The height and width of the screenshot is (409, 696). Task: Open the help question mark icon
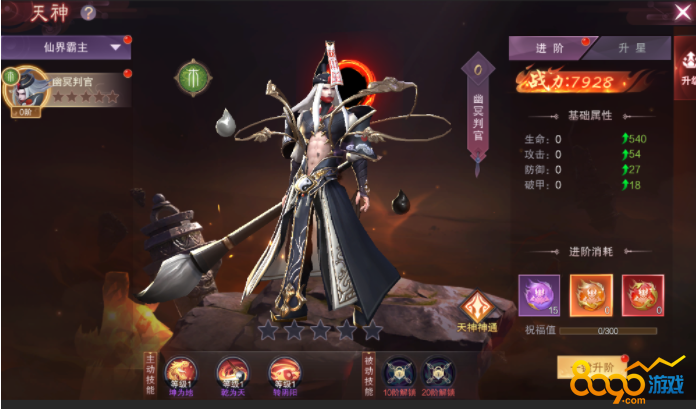[88, 13]
